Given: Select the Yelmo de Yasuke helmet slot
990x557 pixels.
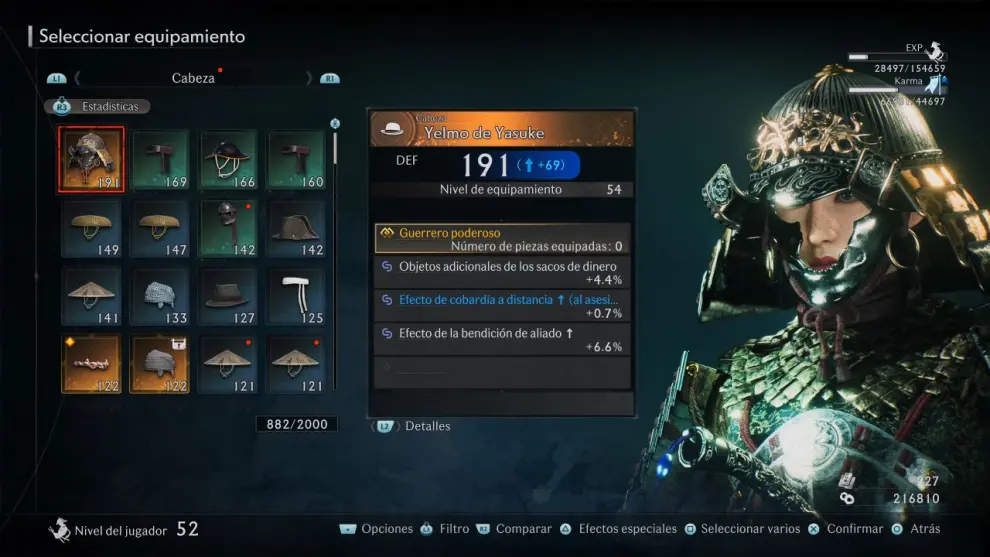Looking at the screenshot, I should 91,159.
